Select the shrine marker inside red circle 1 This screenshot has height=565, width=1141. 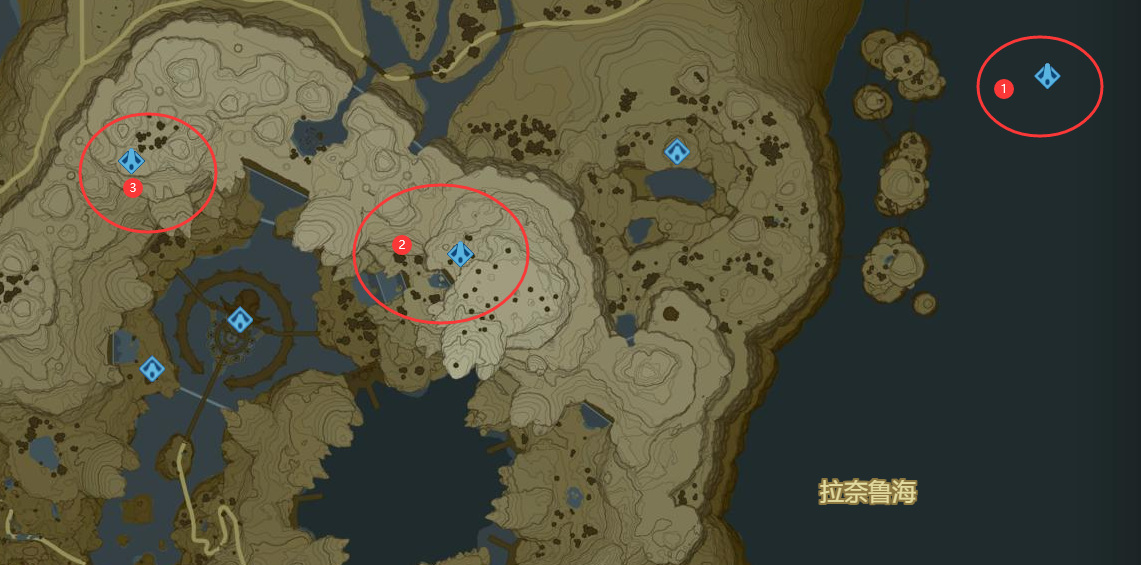[1047, 75]
